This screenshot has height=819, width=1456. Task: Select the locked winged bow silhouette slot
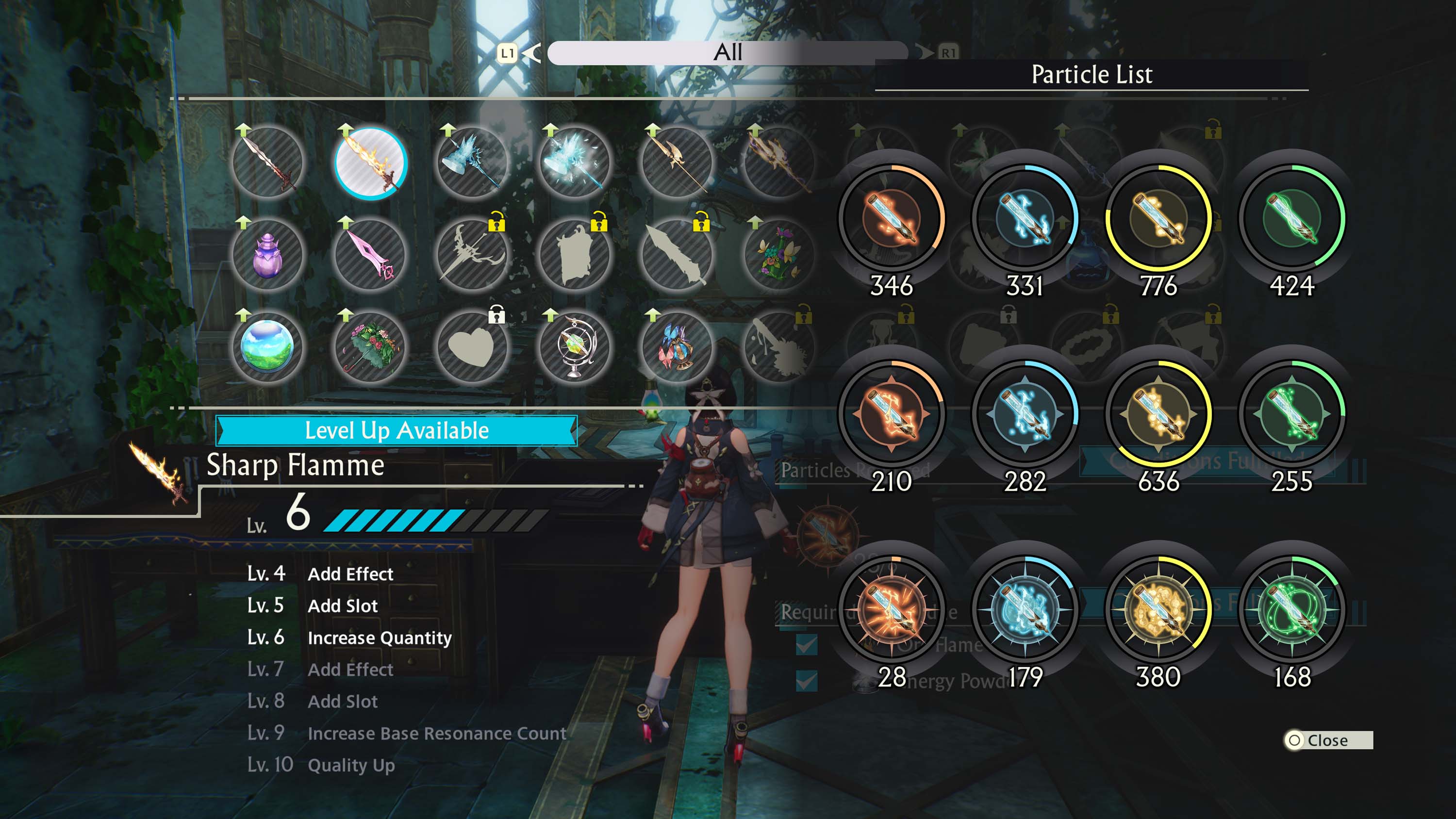[472, 256]
